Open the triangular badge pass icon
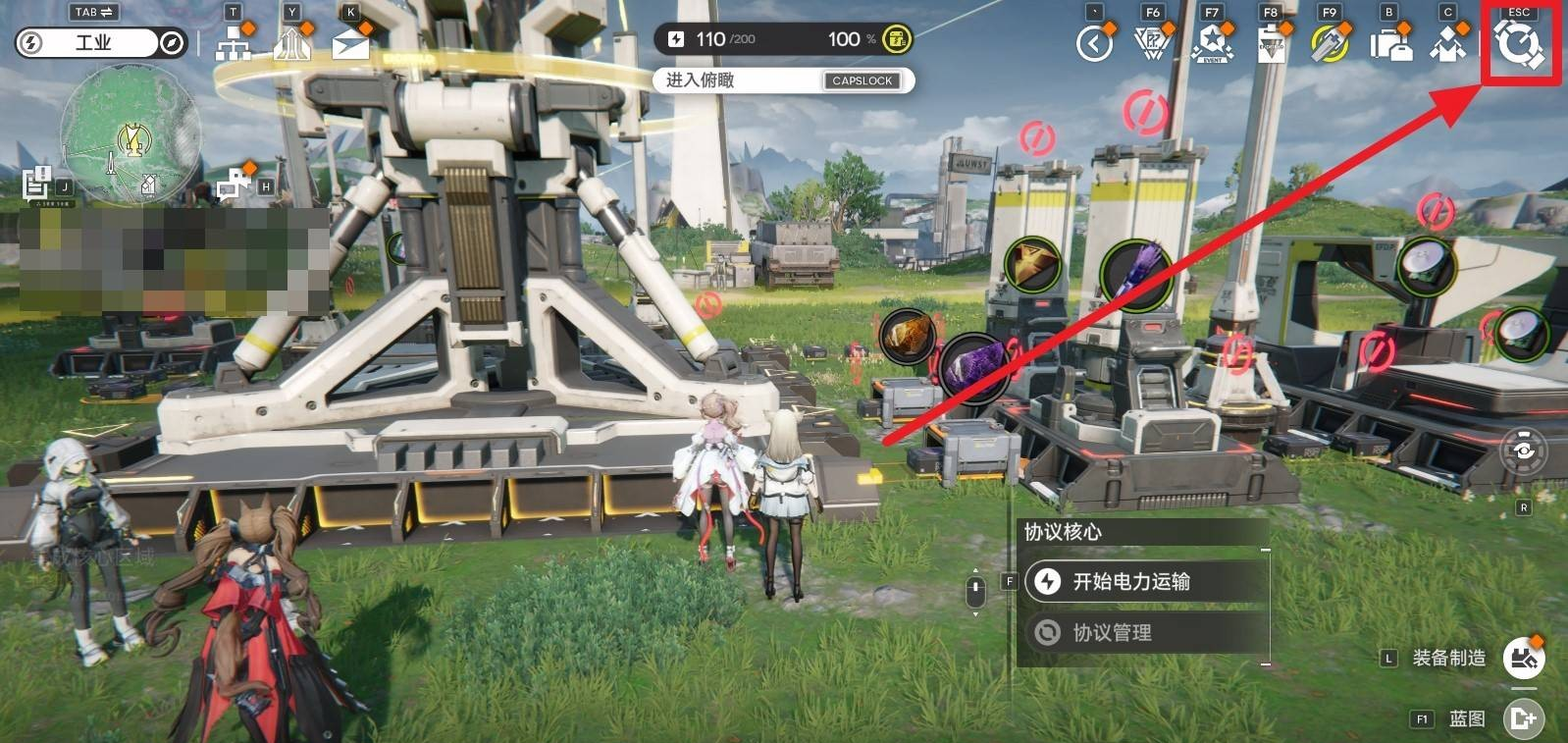 pyautogui.click(x=1153, y=44)
